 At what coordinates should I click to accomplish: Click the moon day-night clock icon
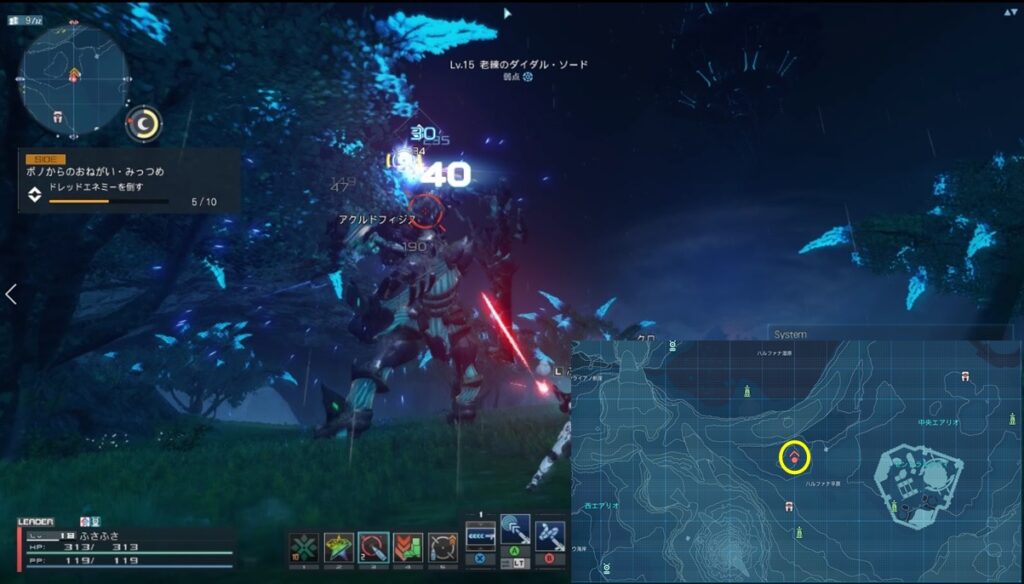146,123
